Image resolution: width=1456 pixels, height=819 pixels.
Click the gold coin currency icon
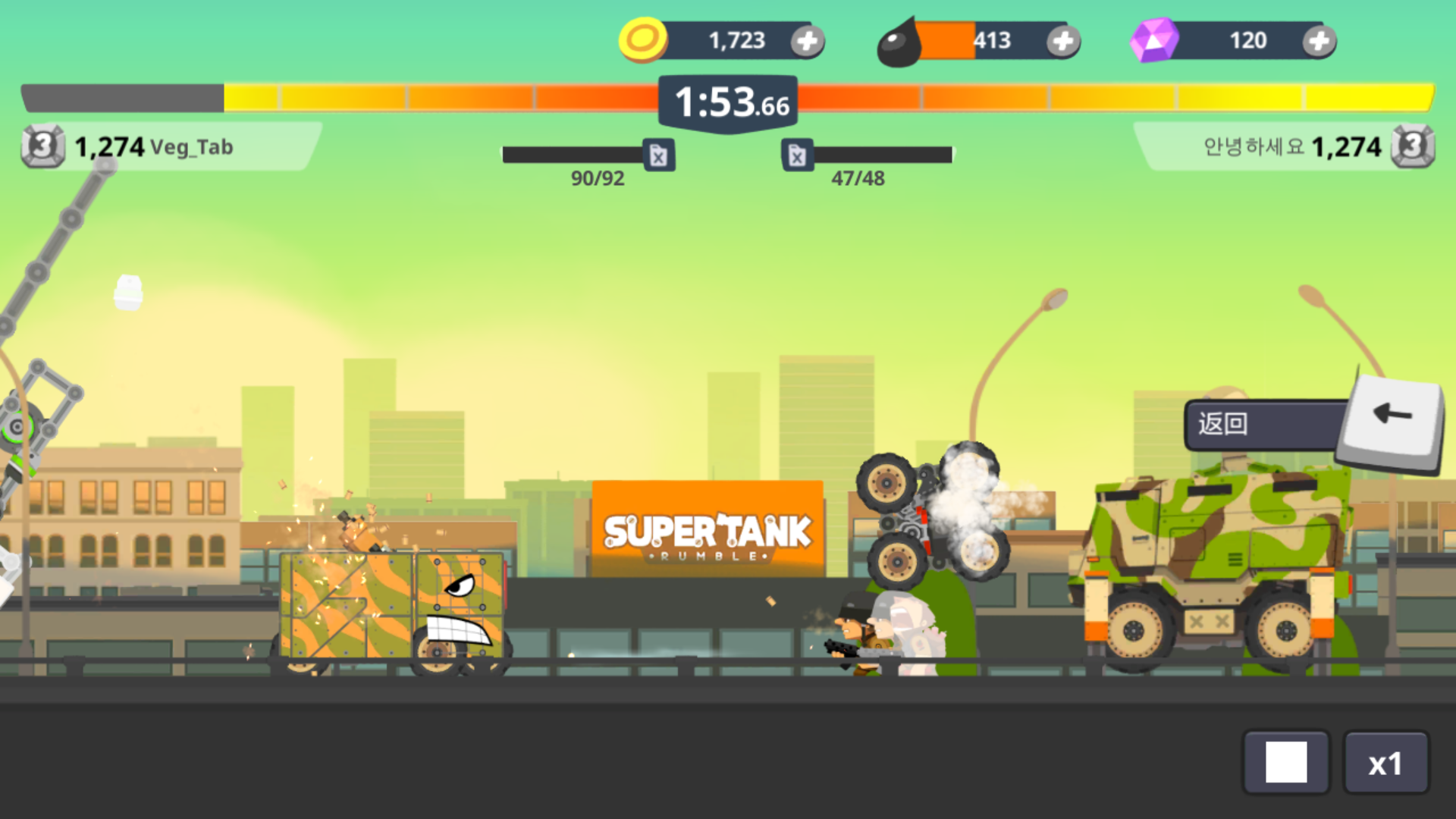coord(642,40)
